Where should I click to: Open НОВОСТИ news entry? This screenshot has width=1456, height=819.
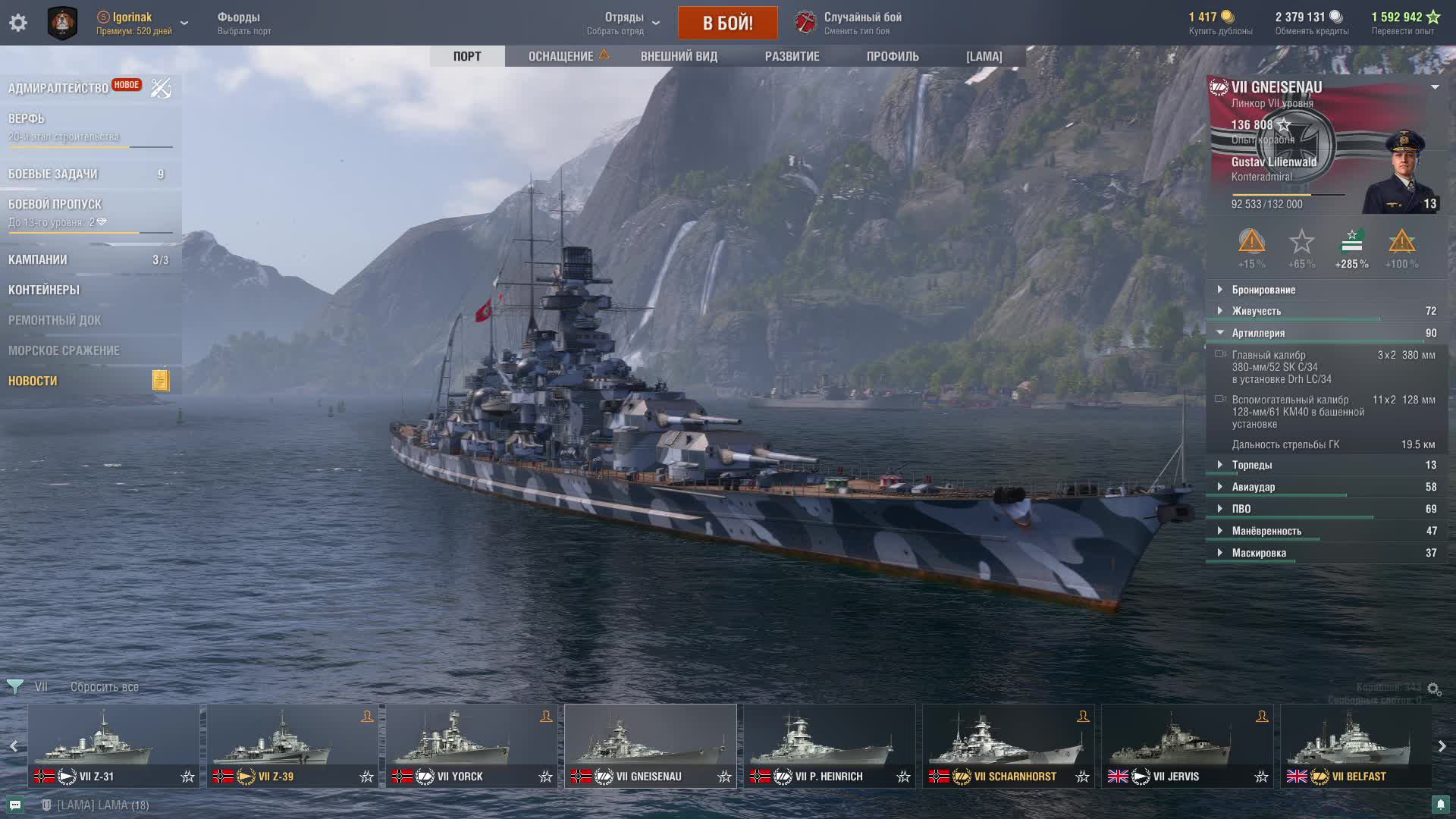33,381
